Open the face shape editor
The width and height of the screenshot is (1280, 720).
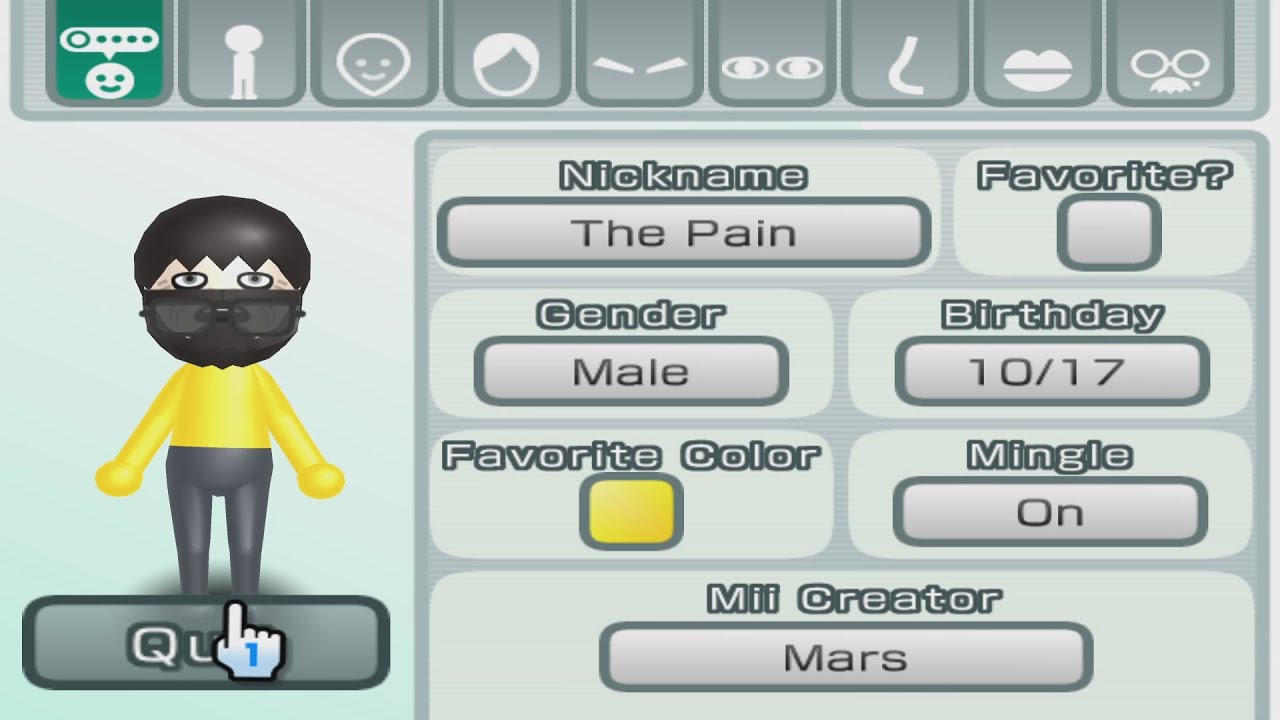tap(371, 55)
